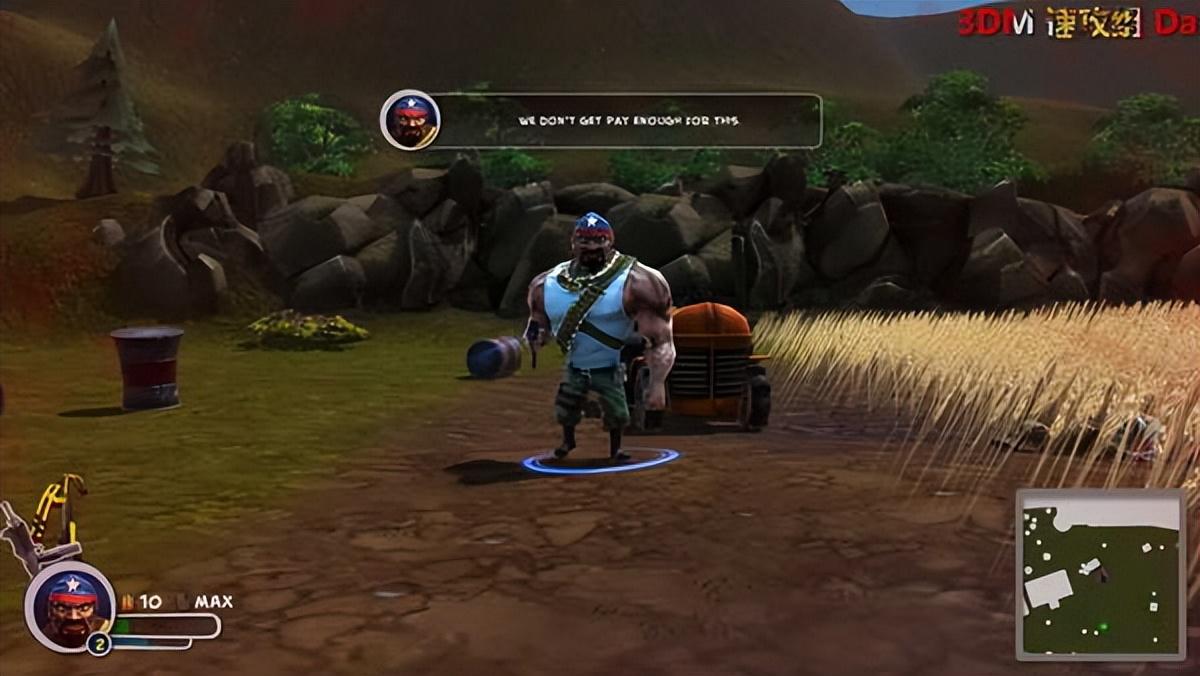Click the level 2 badge
1200x676 pixels.
click(x=98, y=644)
